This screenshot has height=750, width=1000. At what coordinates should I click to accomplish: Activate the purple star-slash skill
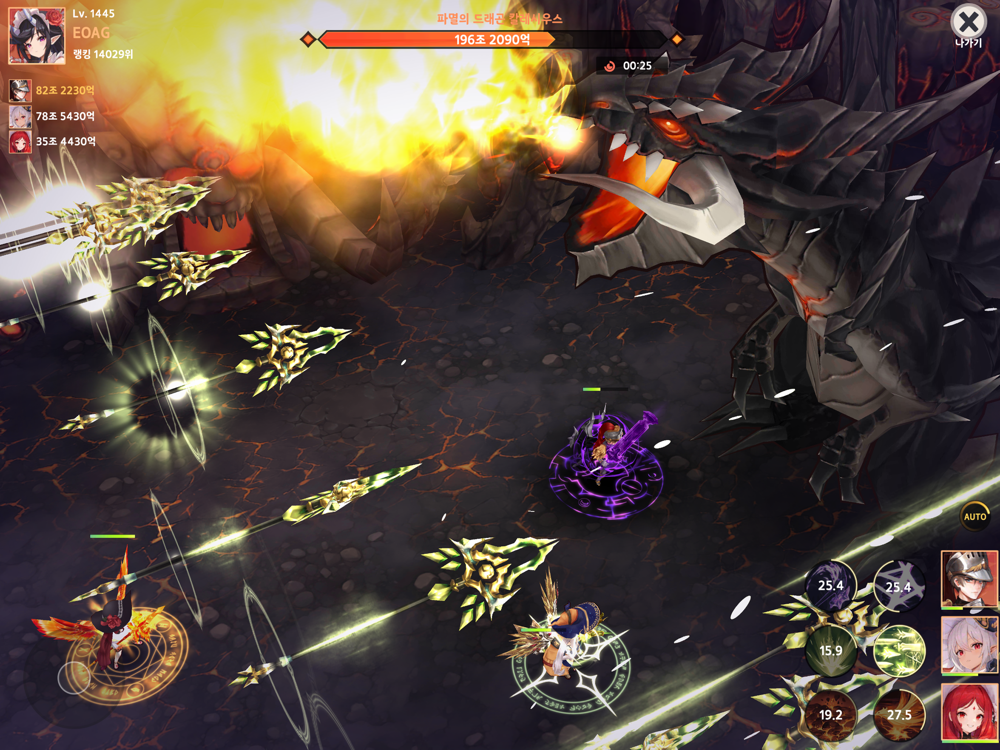pos(898,587)
